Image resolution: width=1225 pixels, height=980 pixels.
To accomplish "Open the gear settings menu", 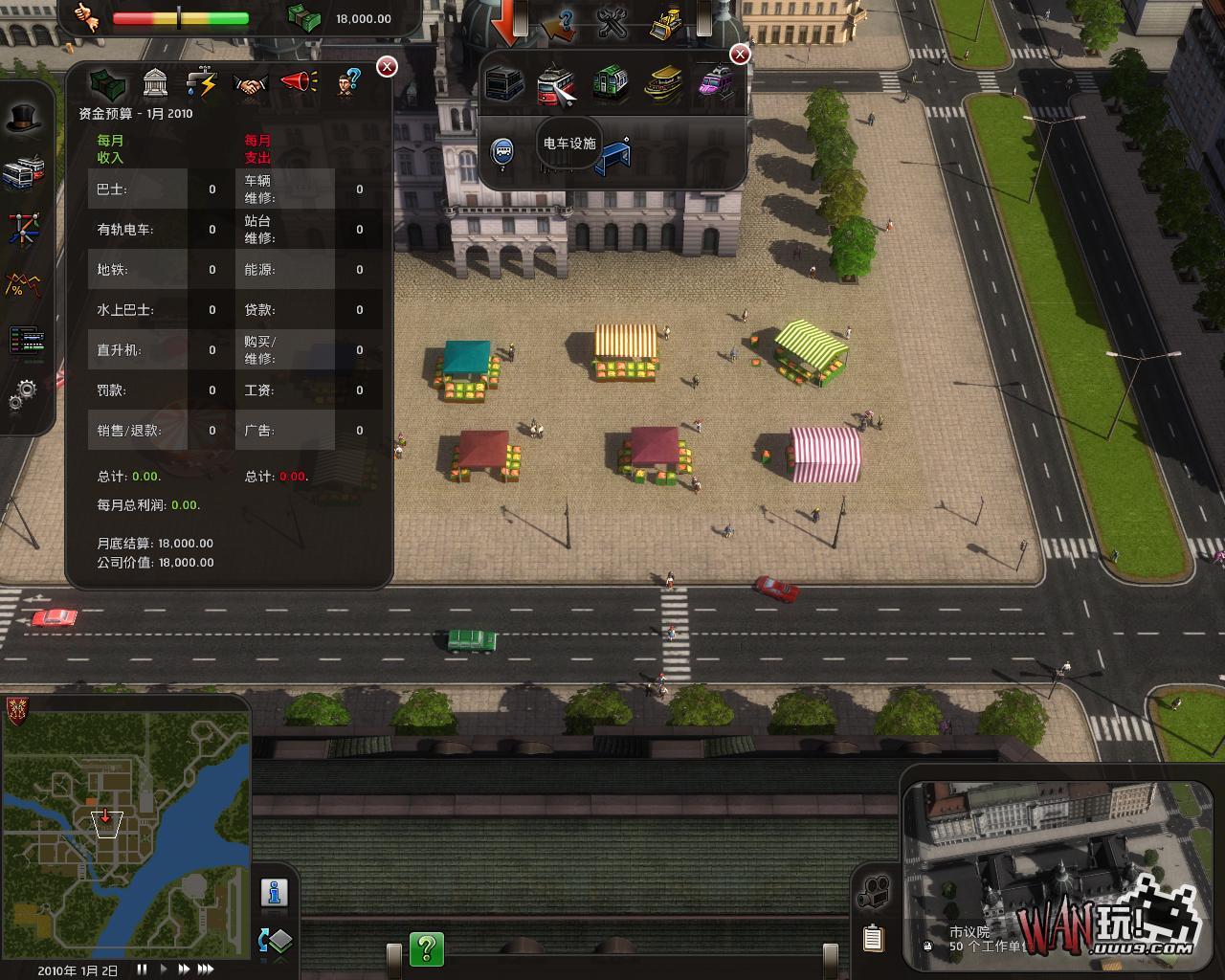I will pyautogui.click(x=23, y=393).
